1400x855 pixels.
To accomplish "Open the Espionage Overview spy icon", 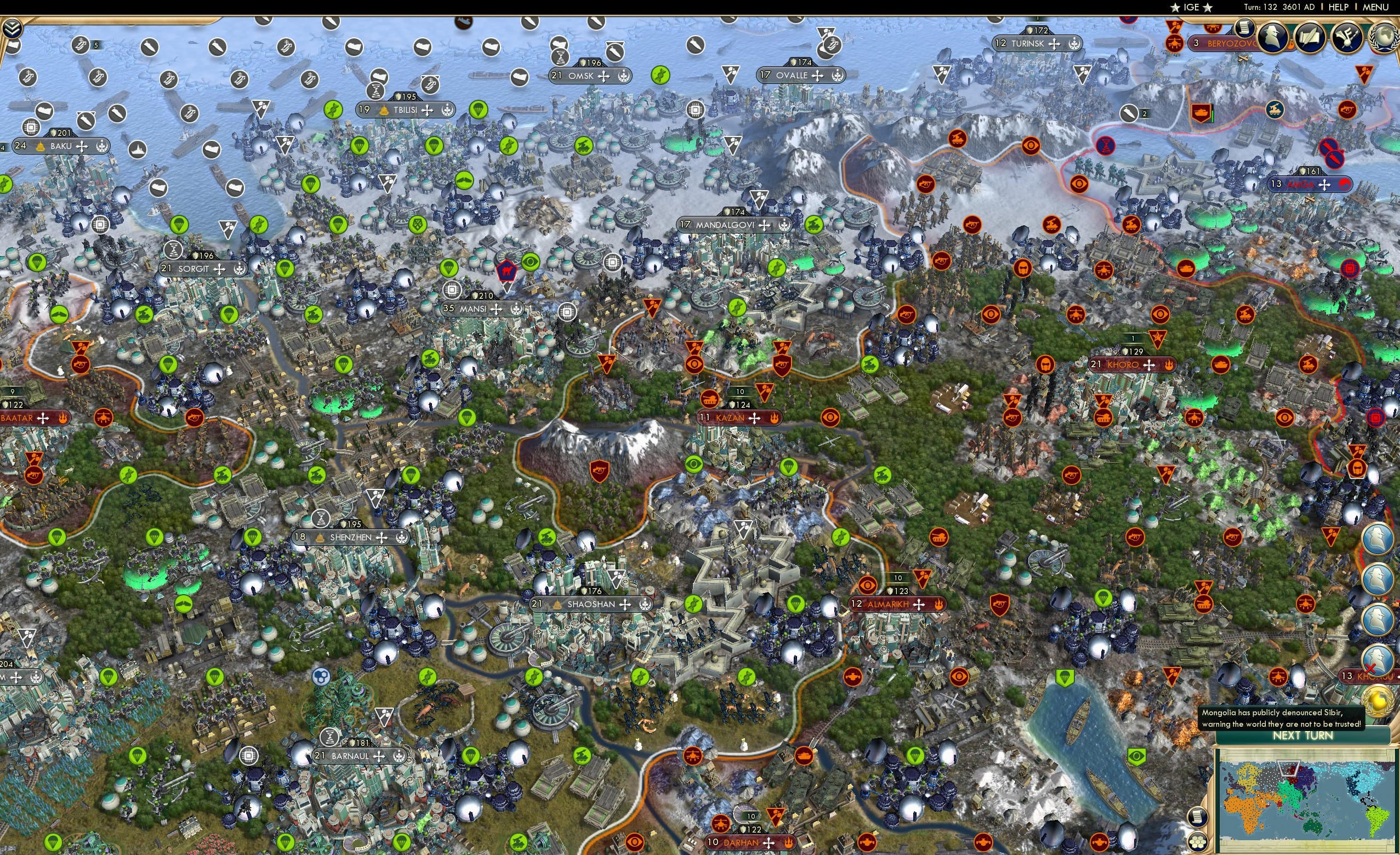I will tap(1274, 38).
